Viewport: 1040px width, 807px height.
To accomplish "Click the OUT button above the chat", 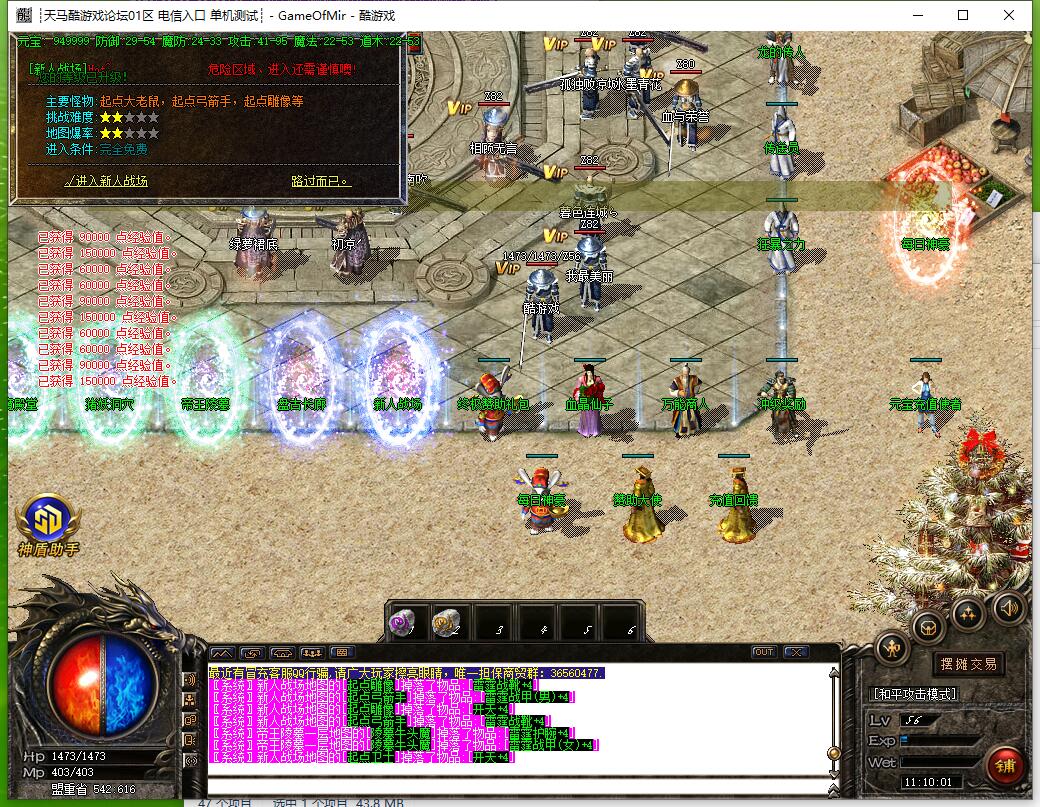I will tap(764, 652).
